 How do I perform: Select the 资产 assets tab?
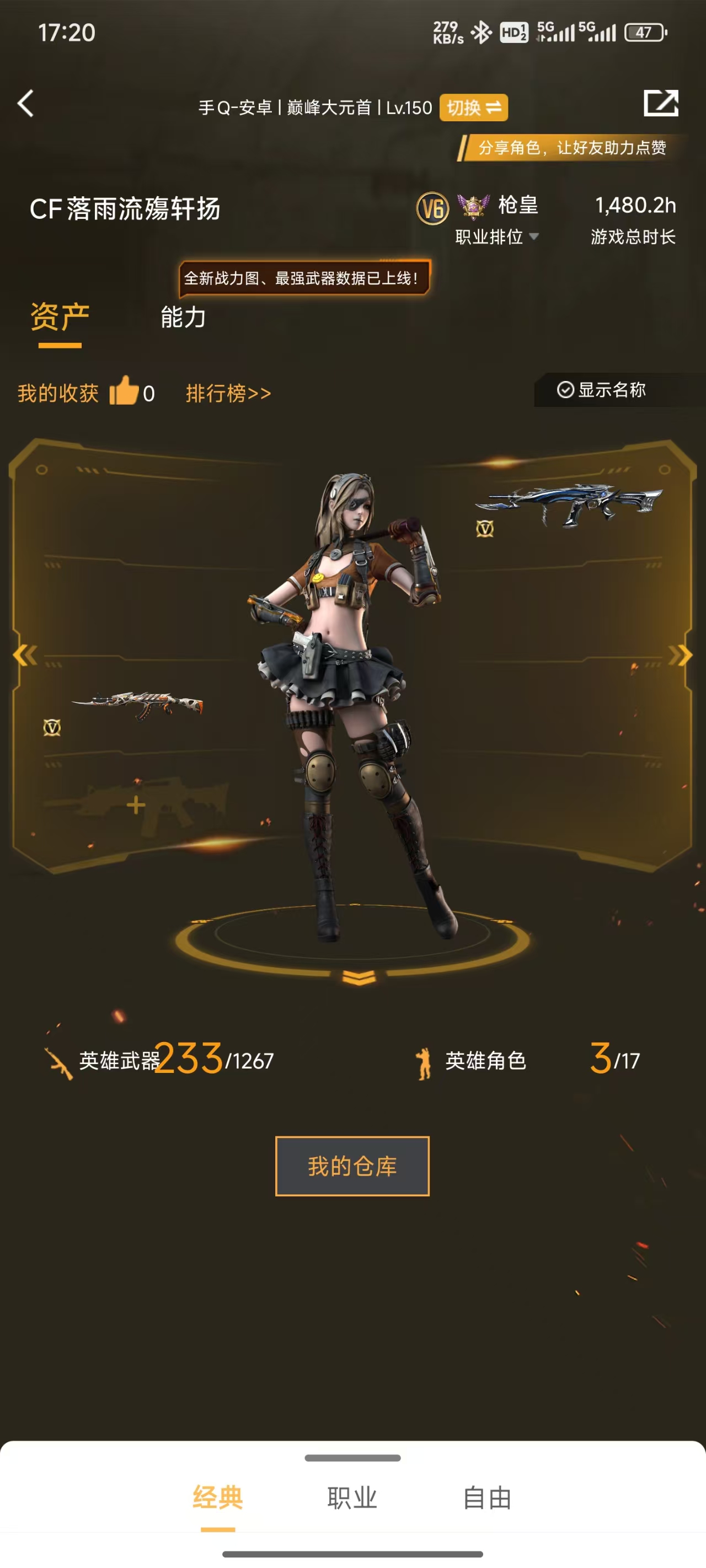pos(60,318)
